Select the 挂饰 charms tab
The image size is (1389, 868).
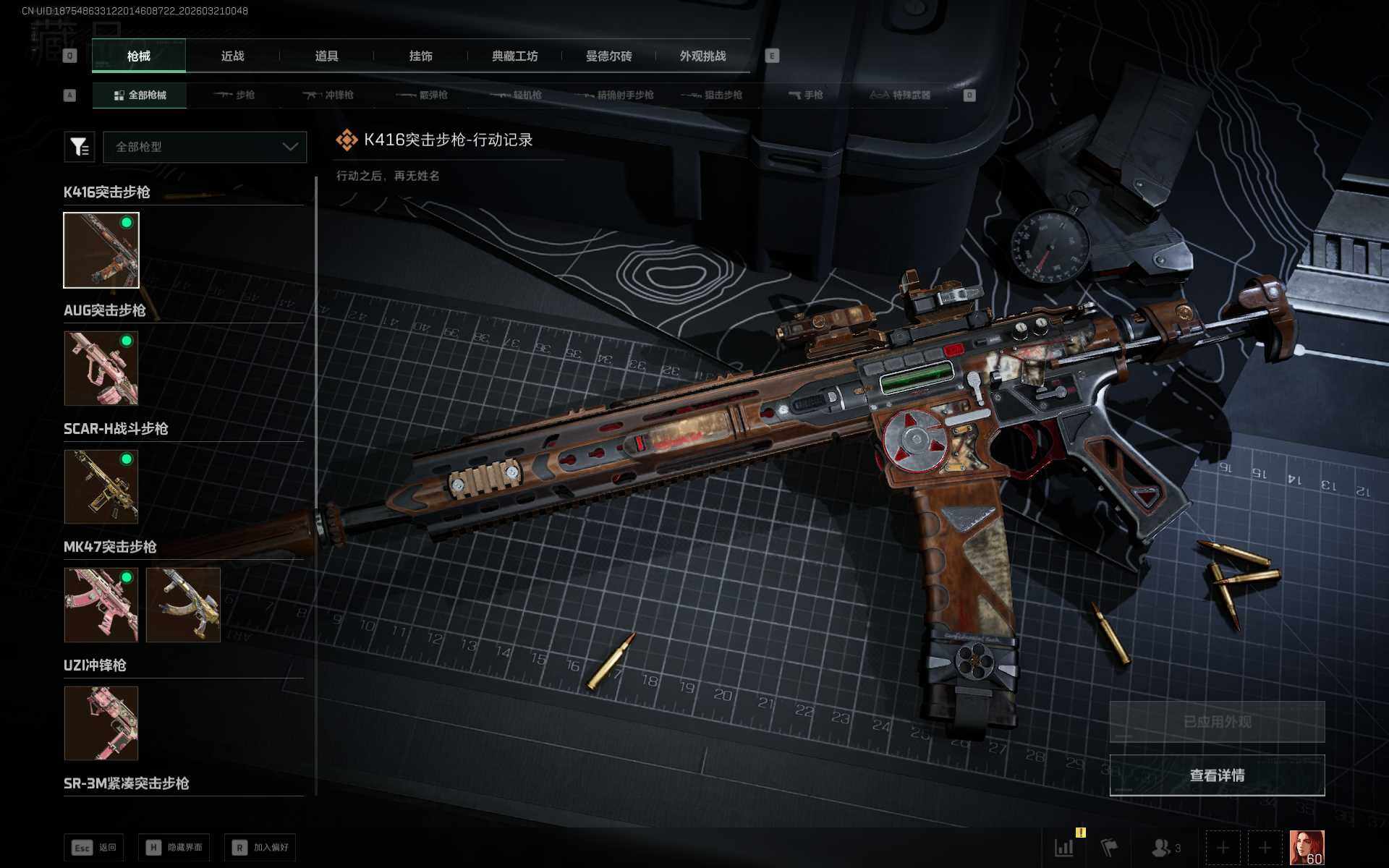click(420, 56)
